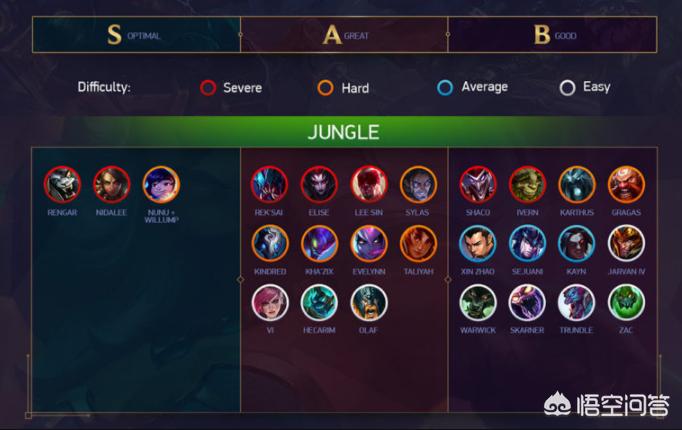Select Shaco's portrait

[x=478, y=184]
